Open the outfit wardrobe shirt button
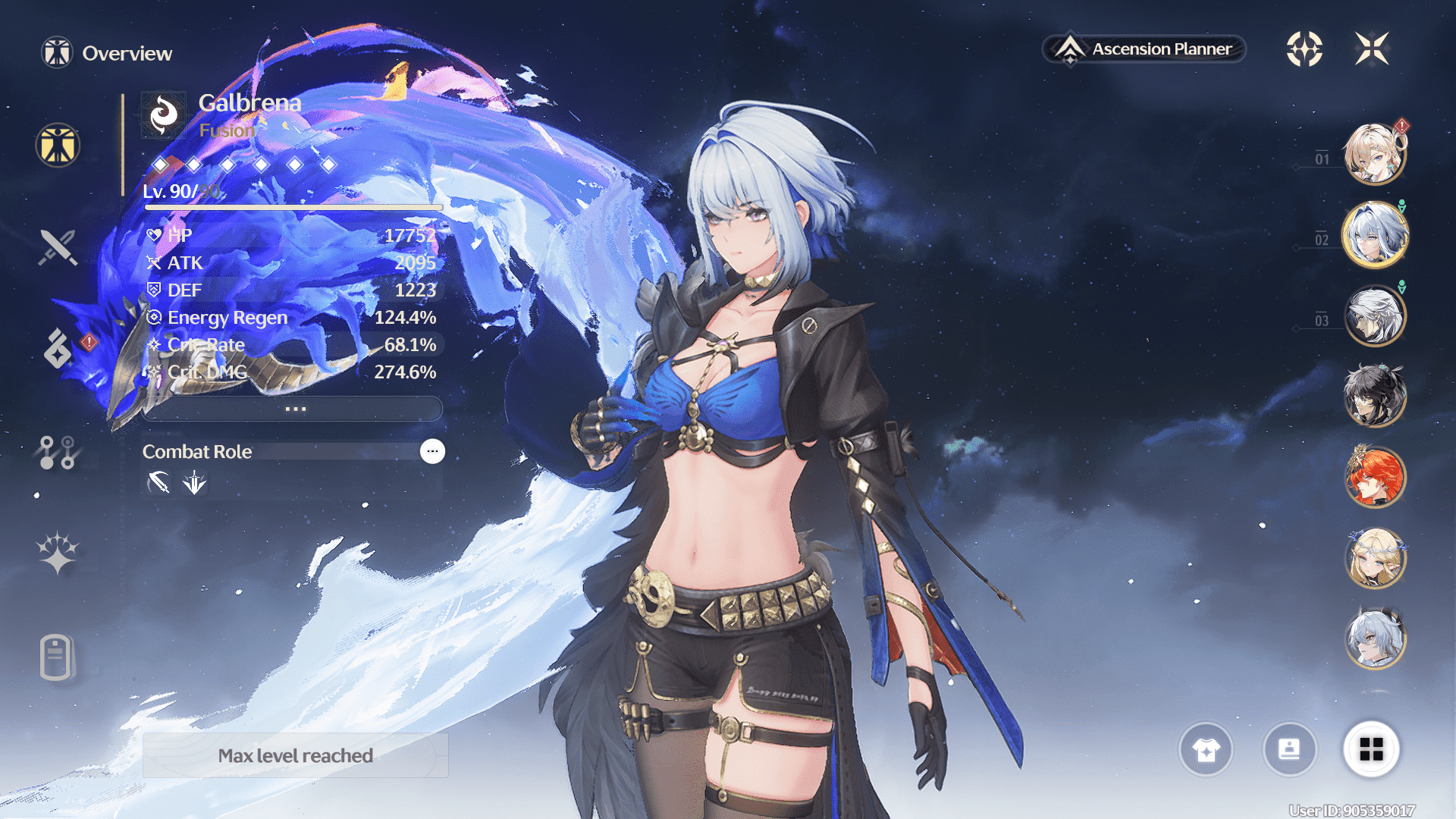The height and width of the screenshot is (819, 1456). (1206, 750)
